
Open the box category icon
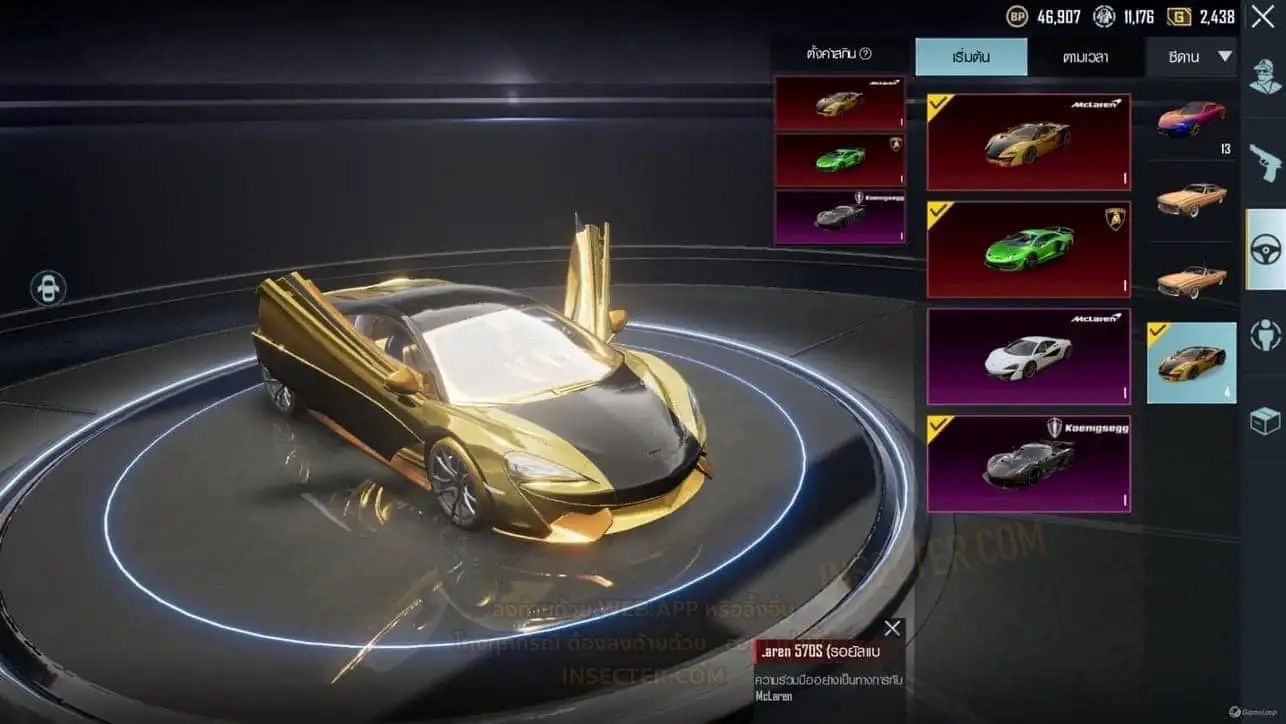coord(1265,421)
